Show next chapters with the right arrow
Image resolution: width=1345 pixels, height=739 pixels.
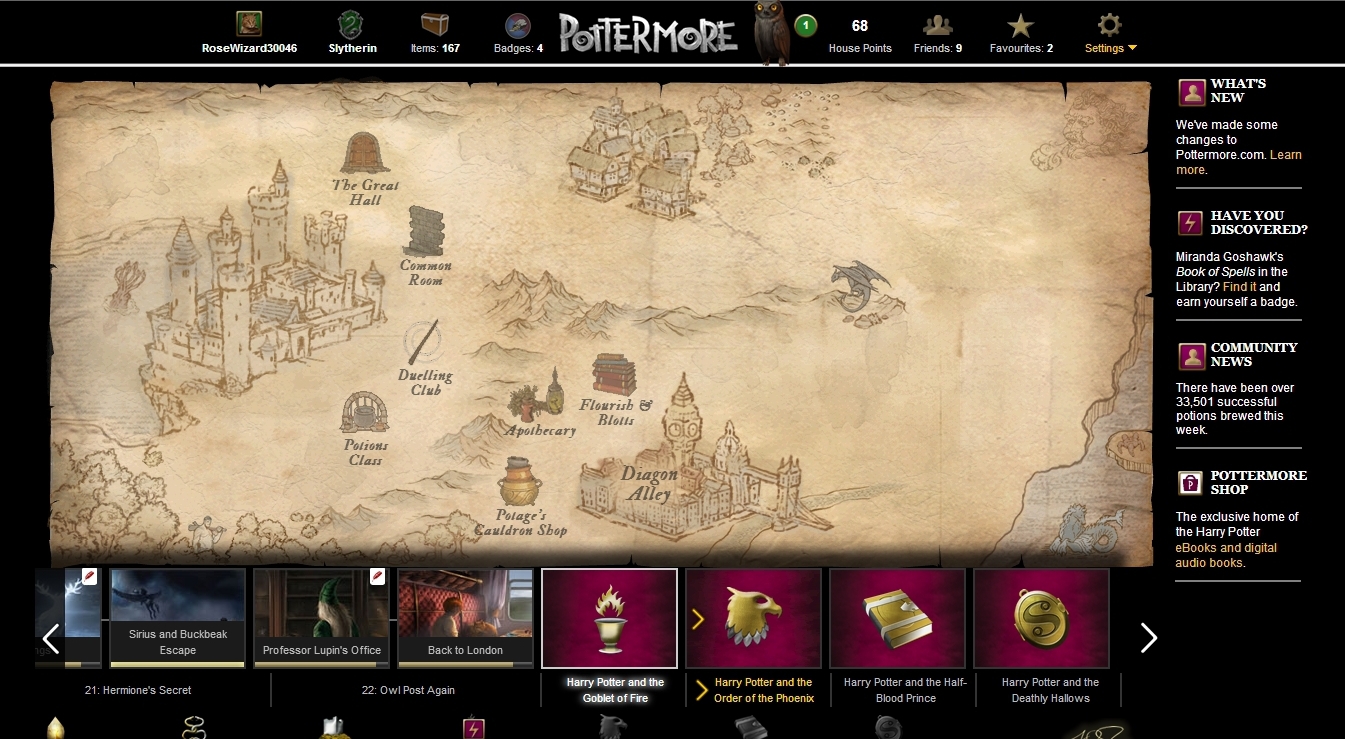1149,637
